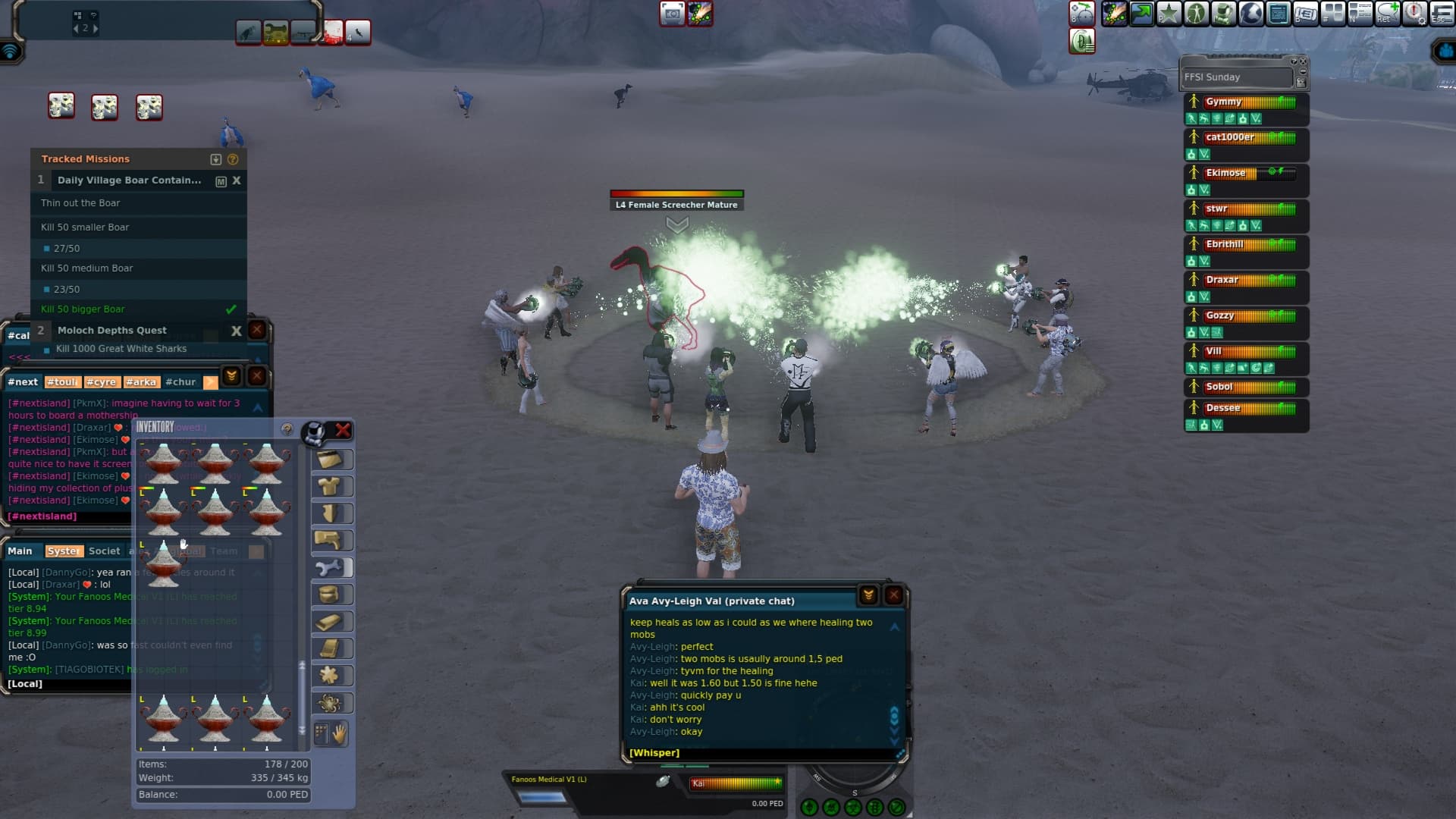Open the planet globe map icon

tap(1250, 14)
